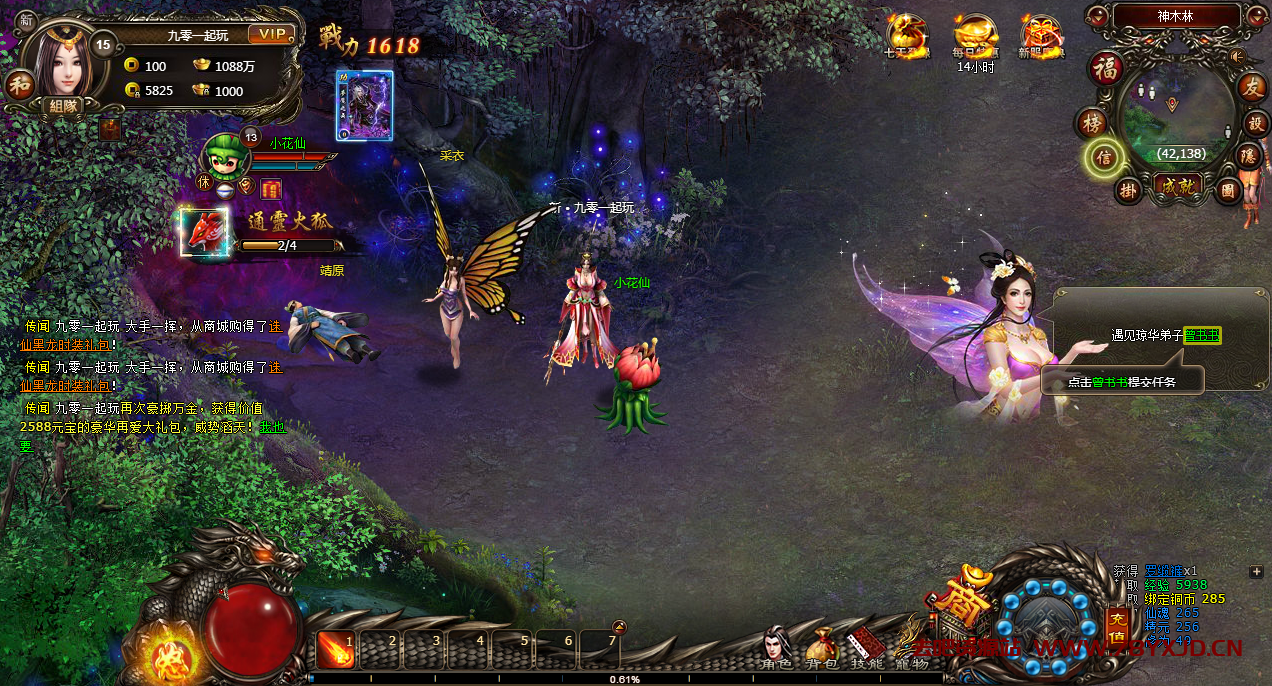Open the 榜 ranking button
This screenshot has width=1272, height=686.
(x=1091, y=123)
